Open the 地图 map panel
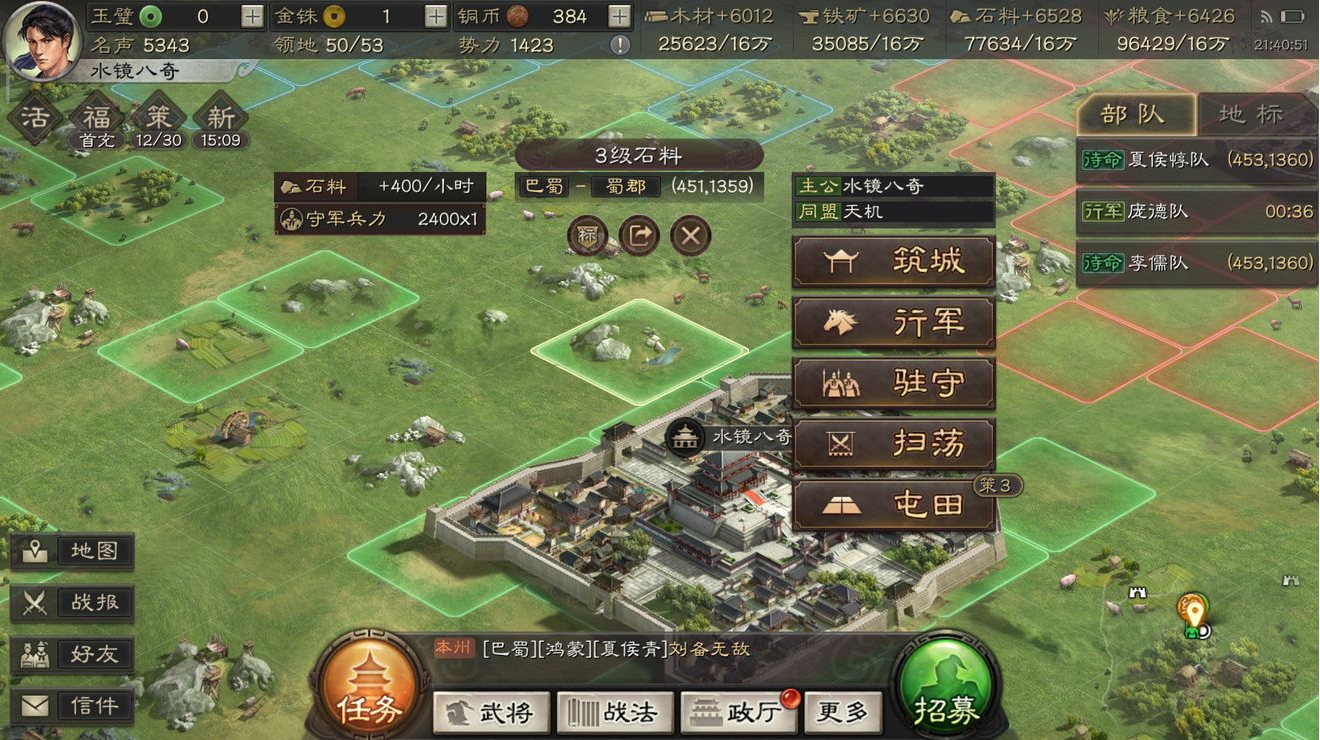The height and width of the screenshot is (740, 1320). tap(72, 550)
